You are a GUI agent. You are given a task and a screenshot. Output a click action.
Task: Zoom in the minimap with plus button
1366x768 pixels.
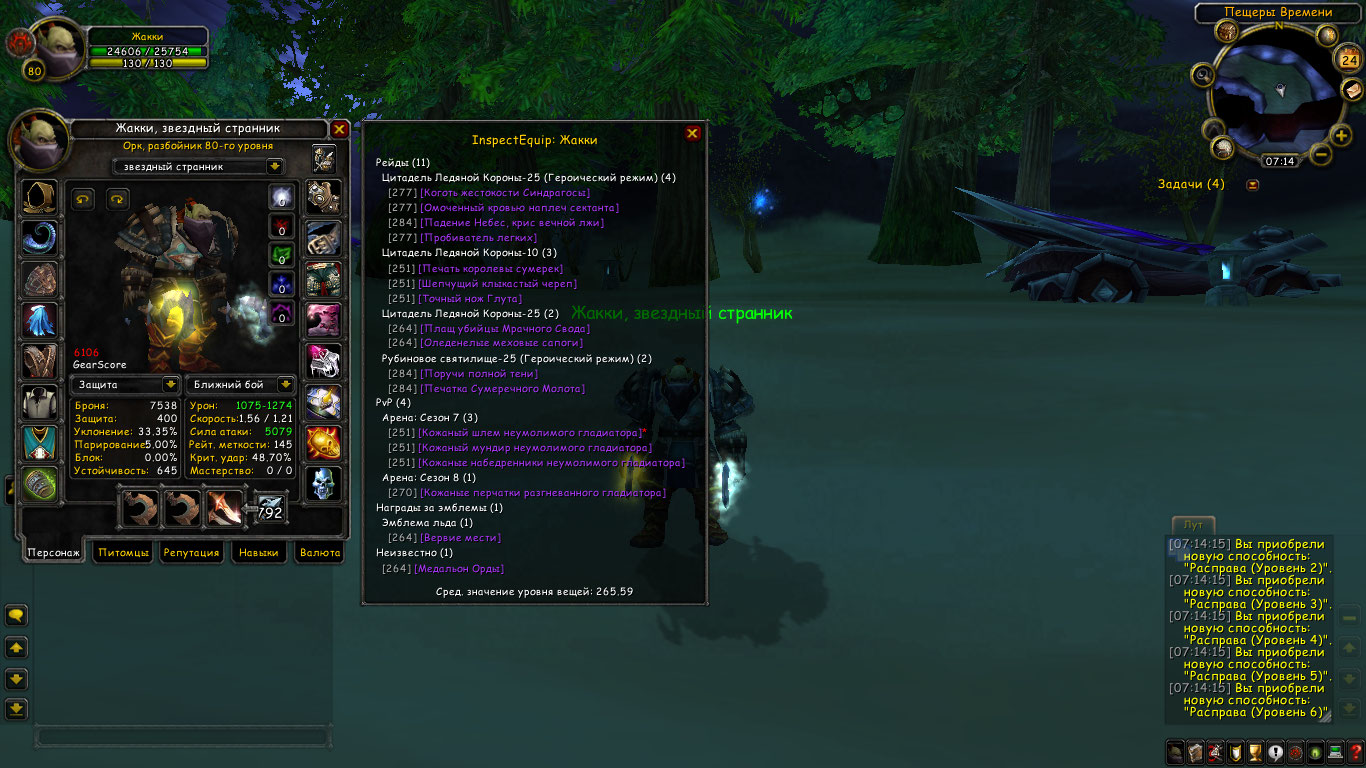1342,135
